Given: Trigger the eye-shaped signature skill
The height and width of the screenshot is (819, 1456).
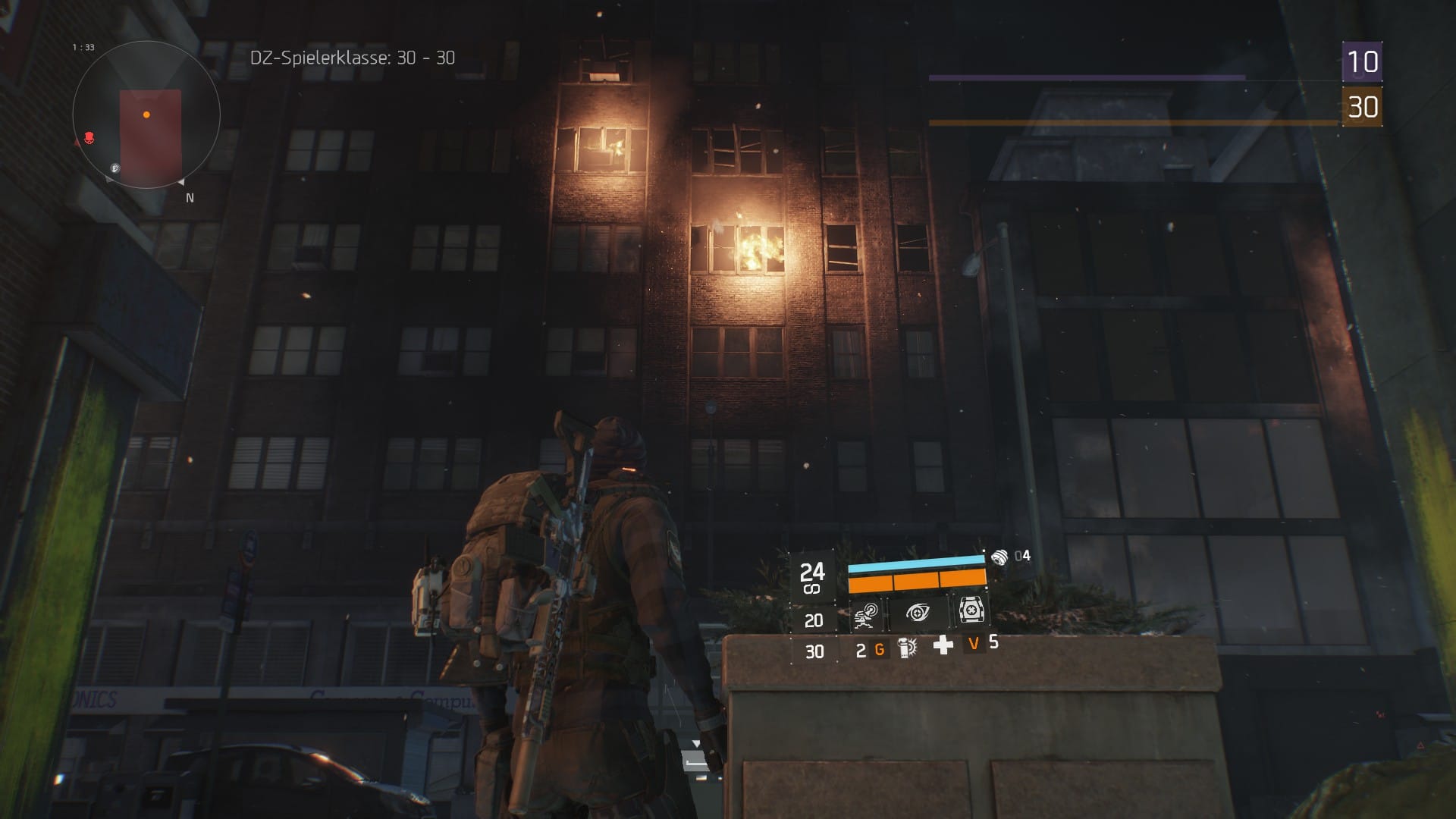Looking at the screenshot, I should tap(918, 612).
